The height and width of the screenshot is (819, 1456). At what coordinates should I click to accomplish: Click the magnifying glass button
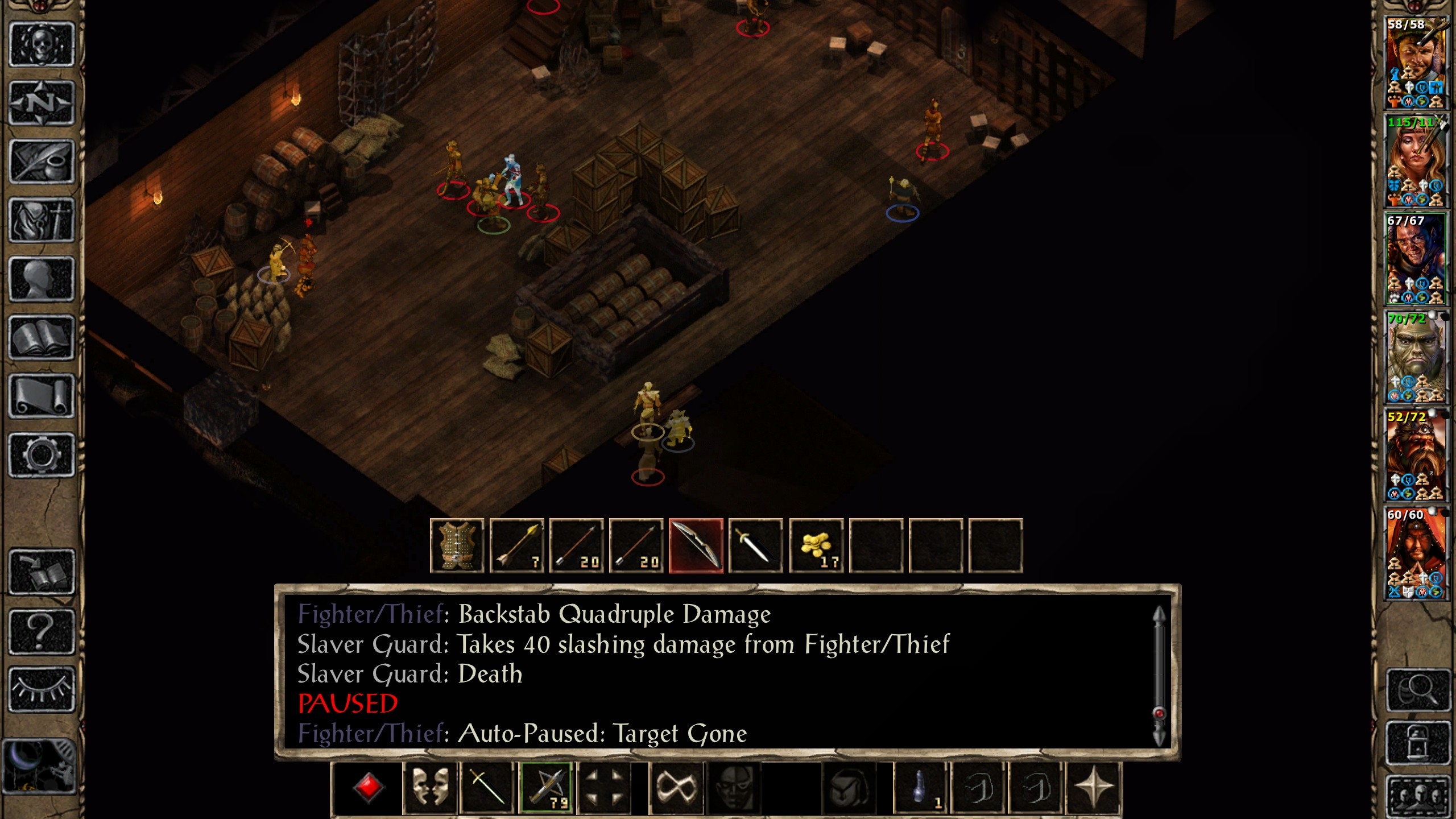pyautogui.click(x=1418, y=690)
